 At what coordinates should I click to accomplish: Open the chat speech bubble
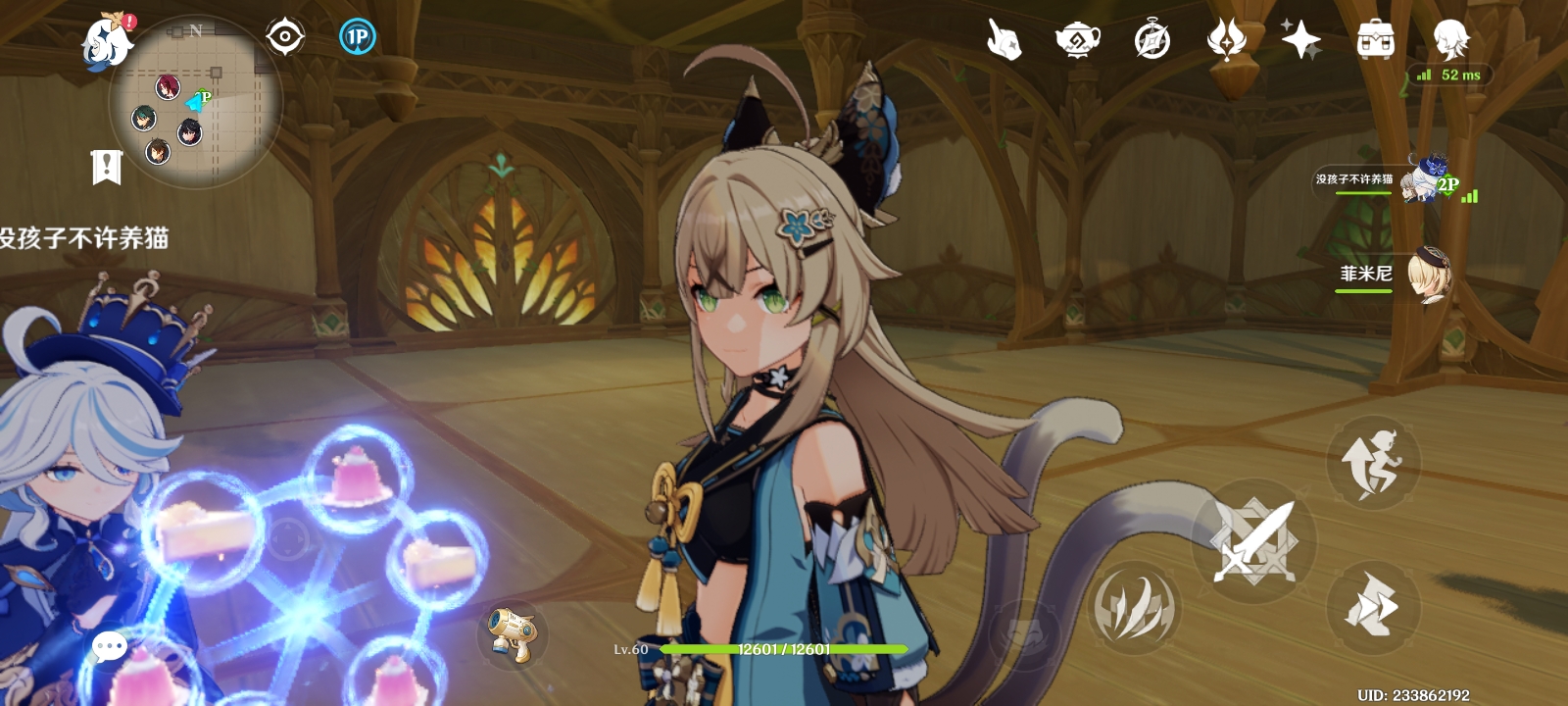point(109,646)
